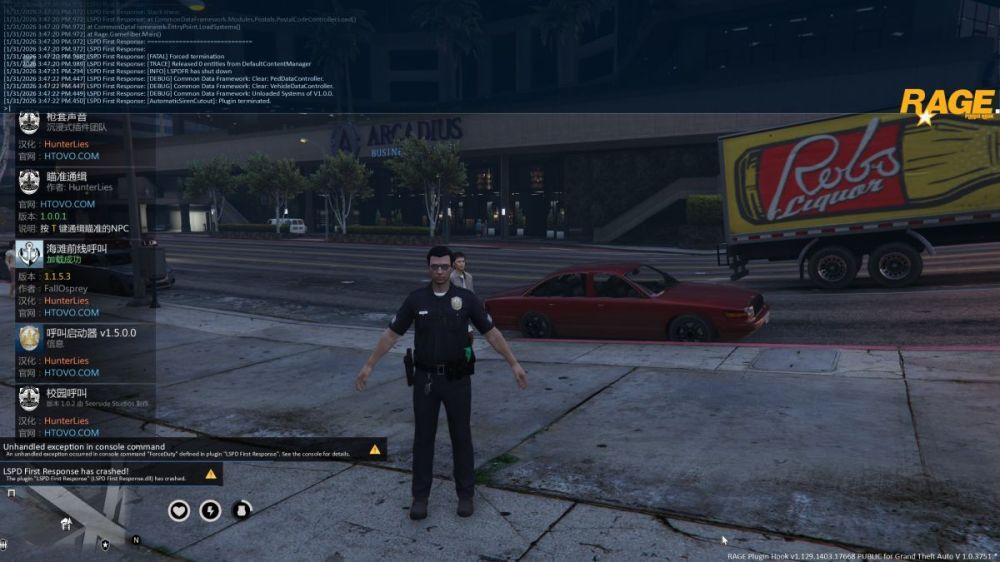Select the house blip on the minimap
Screen dimensions: 1000x562
tap(66, 523)
